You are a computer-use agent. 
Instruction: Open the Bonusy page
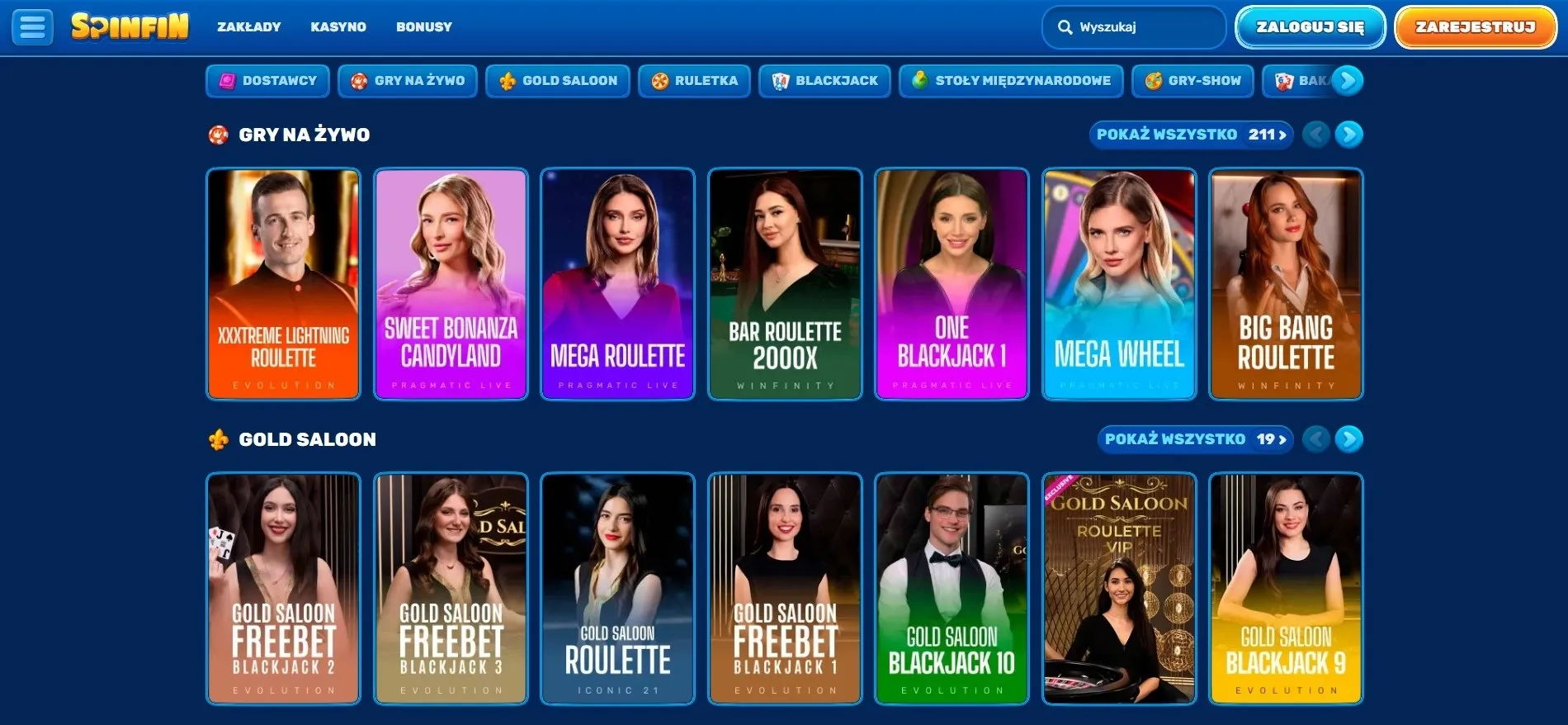[x=423, y=27]
